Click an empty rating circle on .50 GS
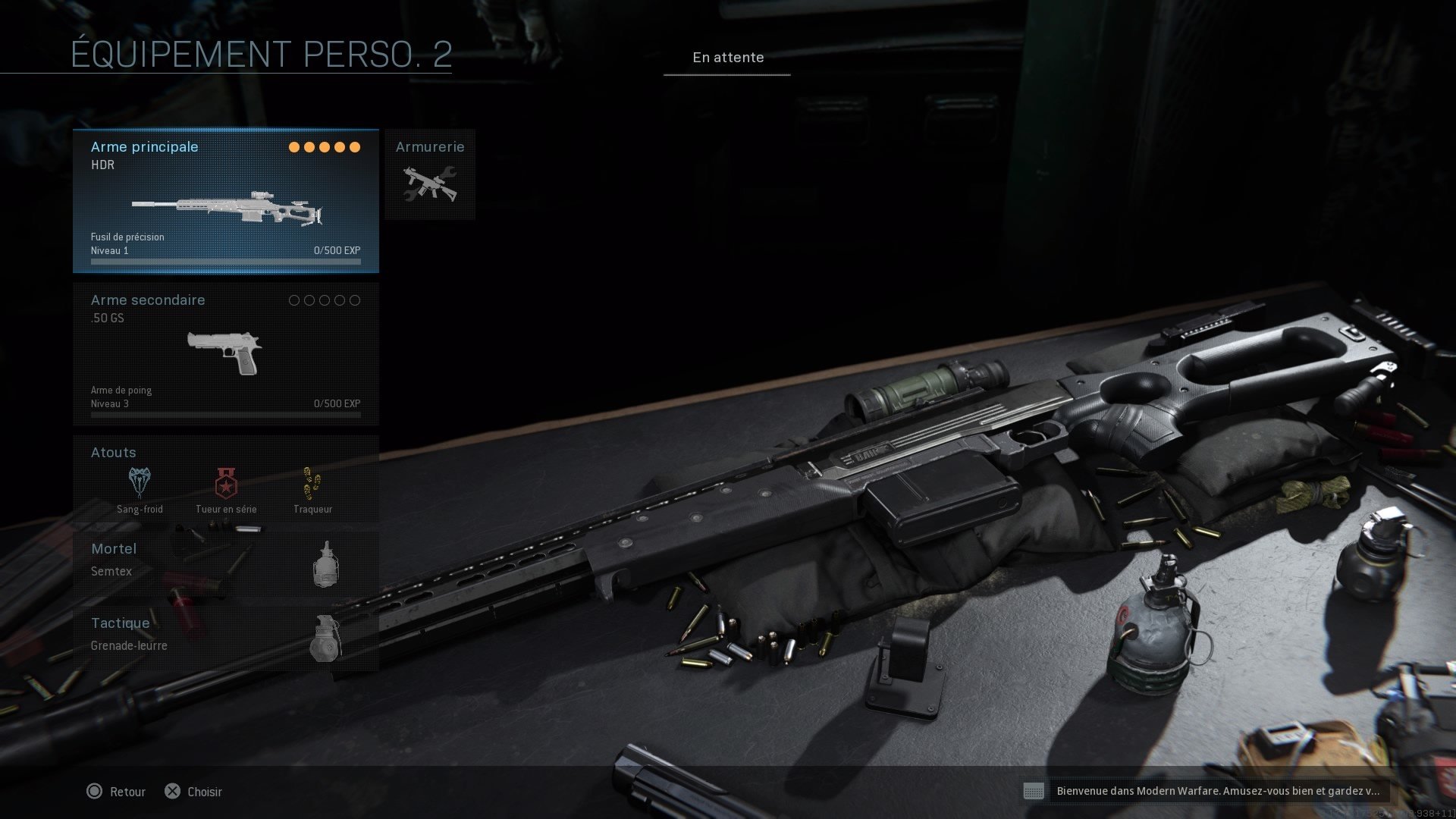Screen dimensions: 1456x819 (x=294, y=300)
